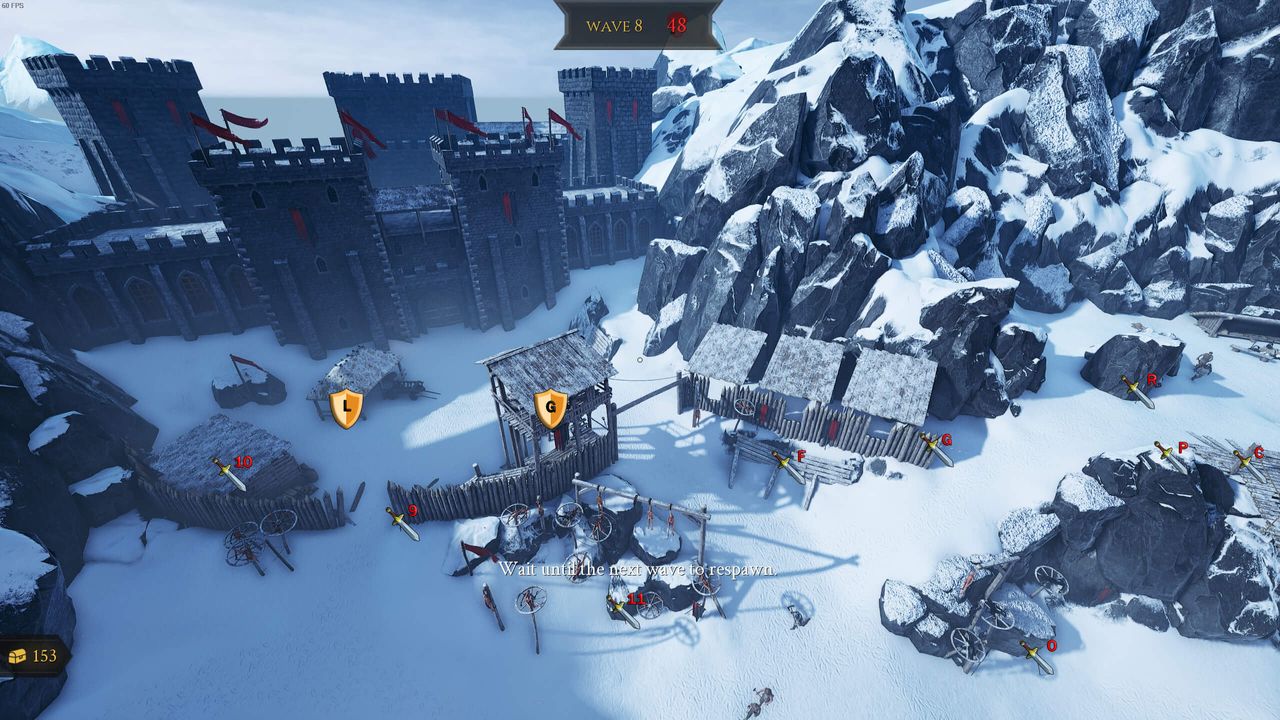The height and width of the screenshot is (720, 1280).
Task: Pick the sword marker numbered 11
Action: tap(624, 610)
